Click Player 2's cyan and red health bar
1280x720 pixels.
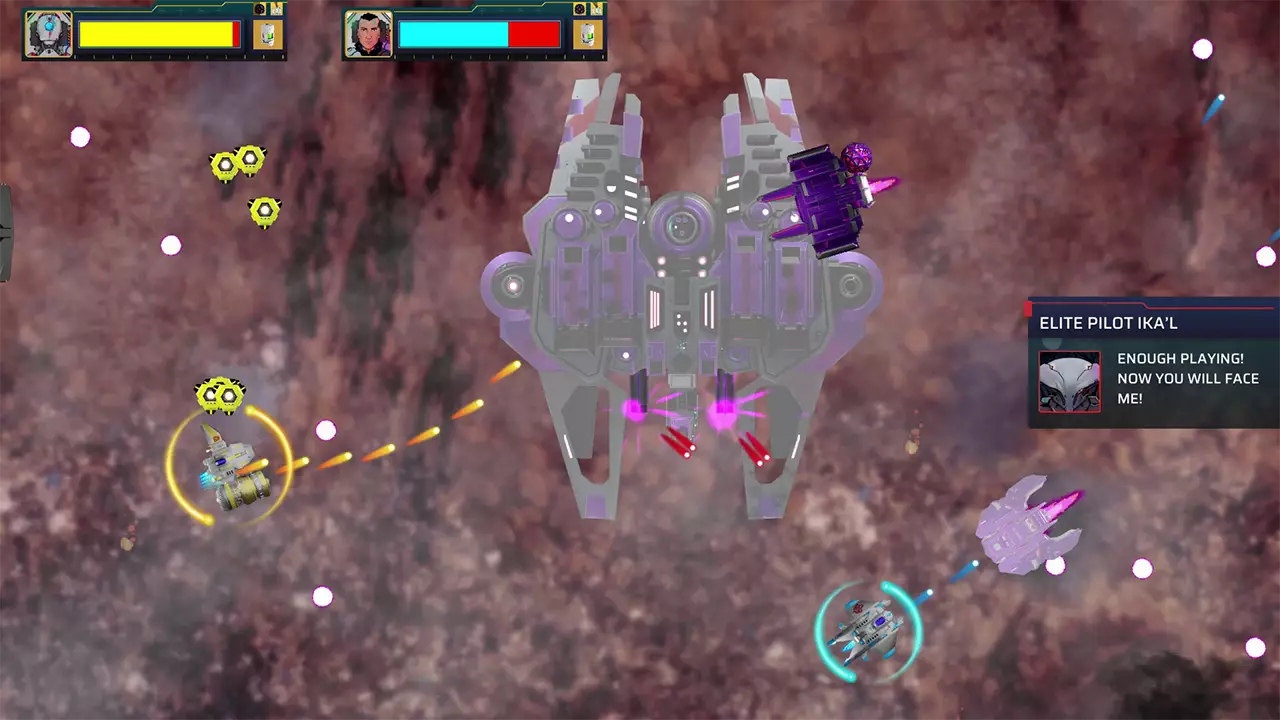(x=478, y=33)
